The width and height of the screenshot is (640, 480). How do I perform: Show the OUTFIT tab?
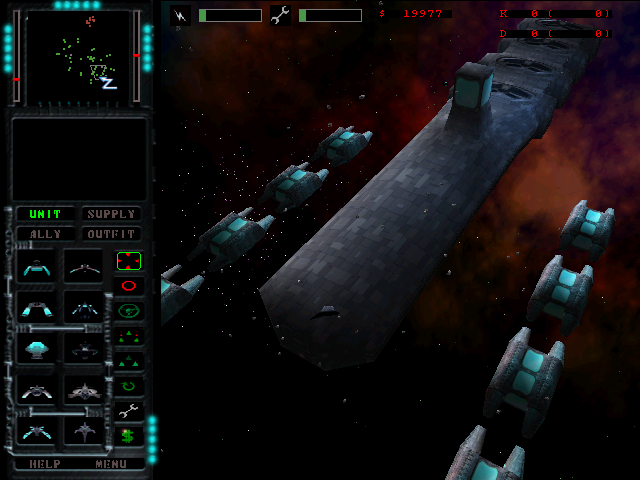click(110, 234)
